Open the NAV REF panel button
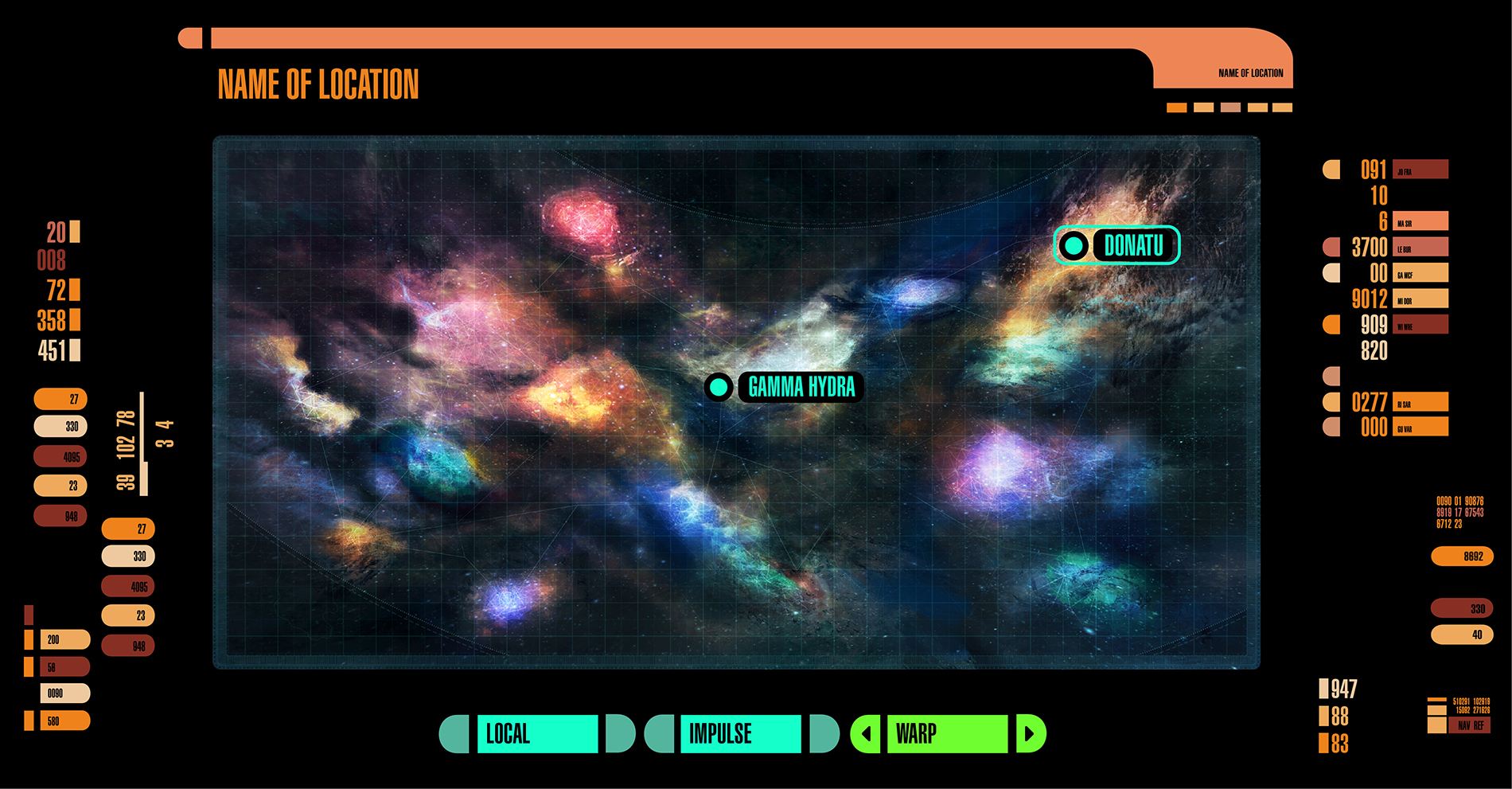The height and width of the screenshot is (789, 1512). tap(1471, 725)
